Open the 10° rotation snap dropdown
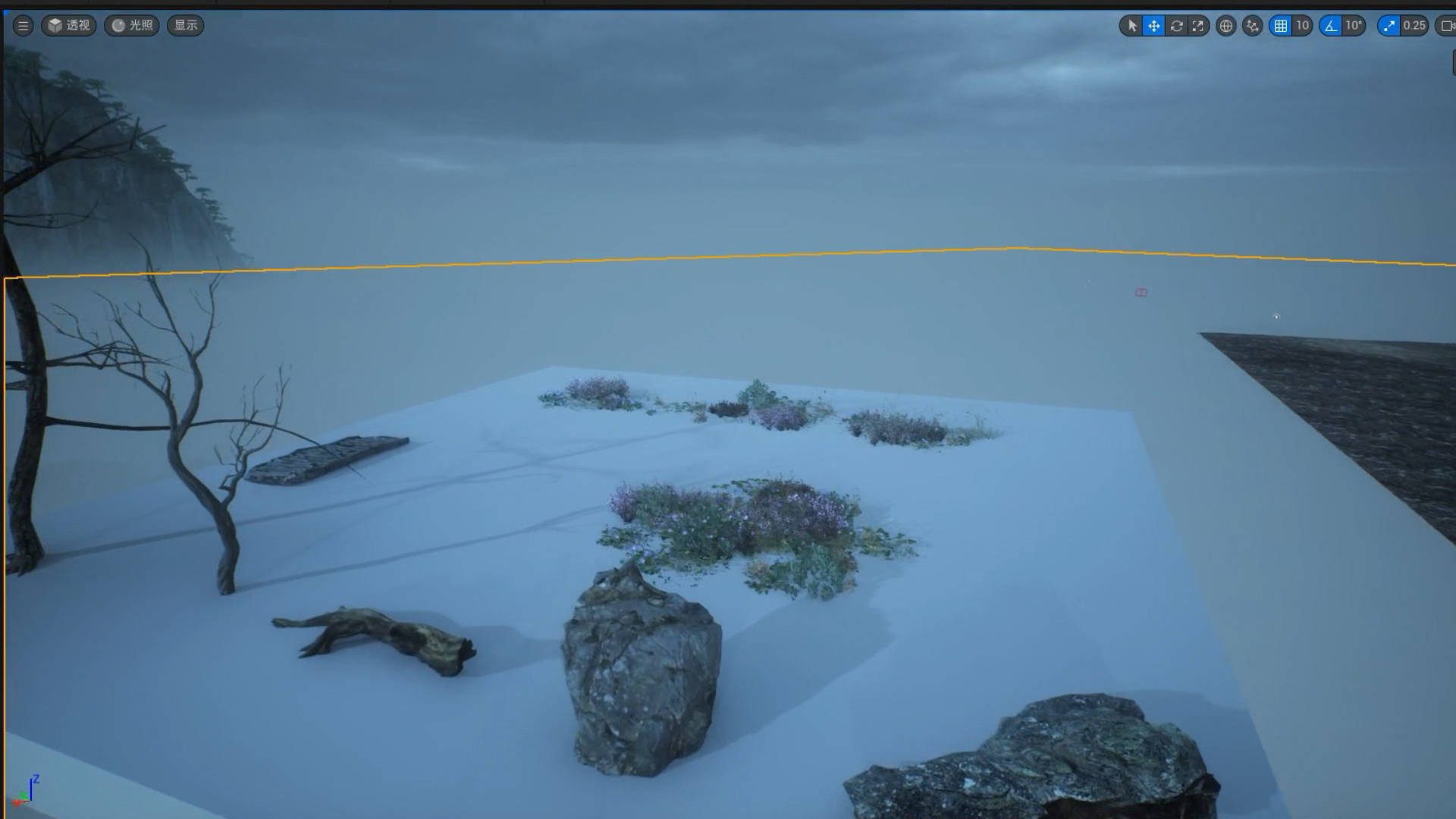1456x819 pixels. tap(1354, 26)
